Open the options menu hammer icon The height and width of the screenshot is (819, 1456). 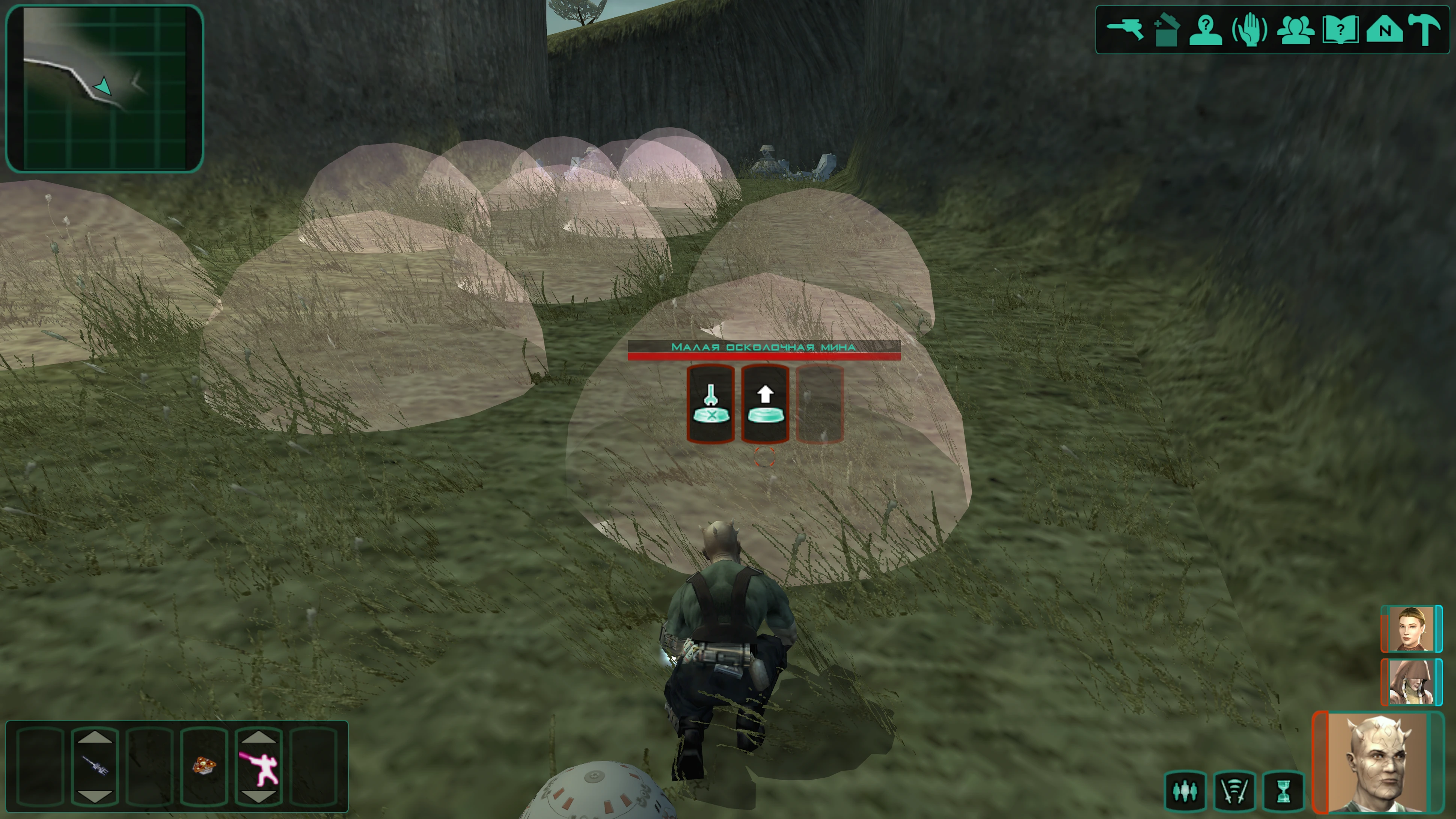(x=1426, y=29)
